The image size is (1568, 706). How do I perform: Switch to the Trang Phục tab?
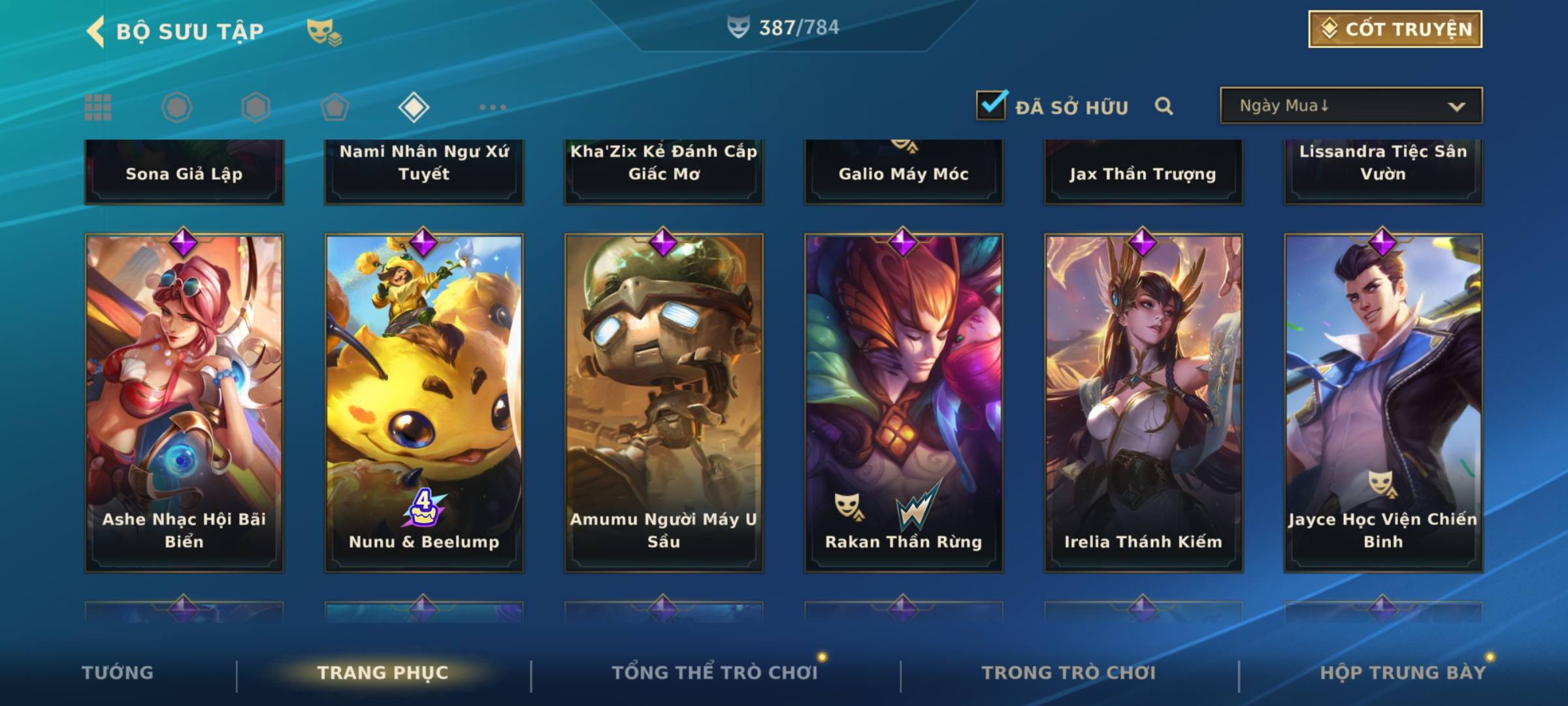click(383, 673)
